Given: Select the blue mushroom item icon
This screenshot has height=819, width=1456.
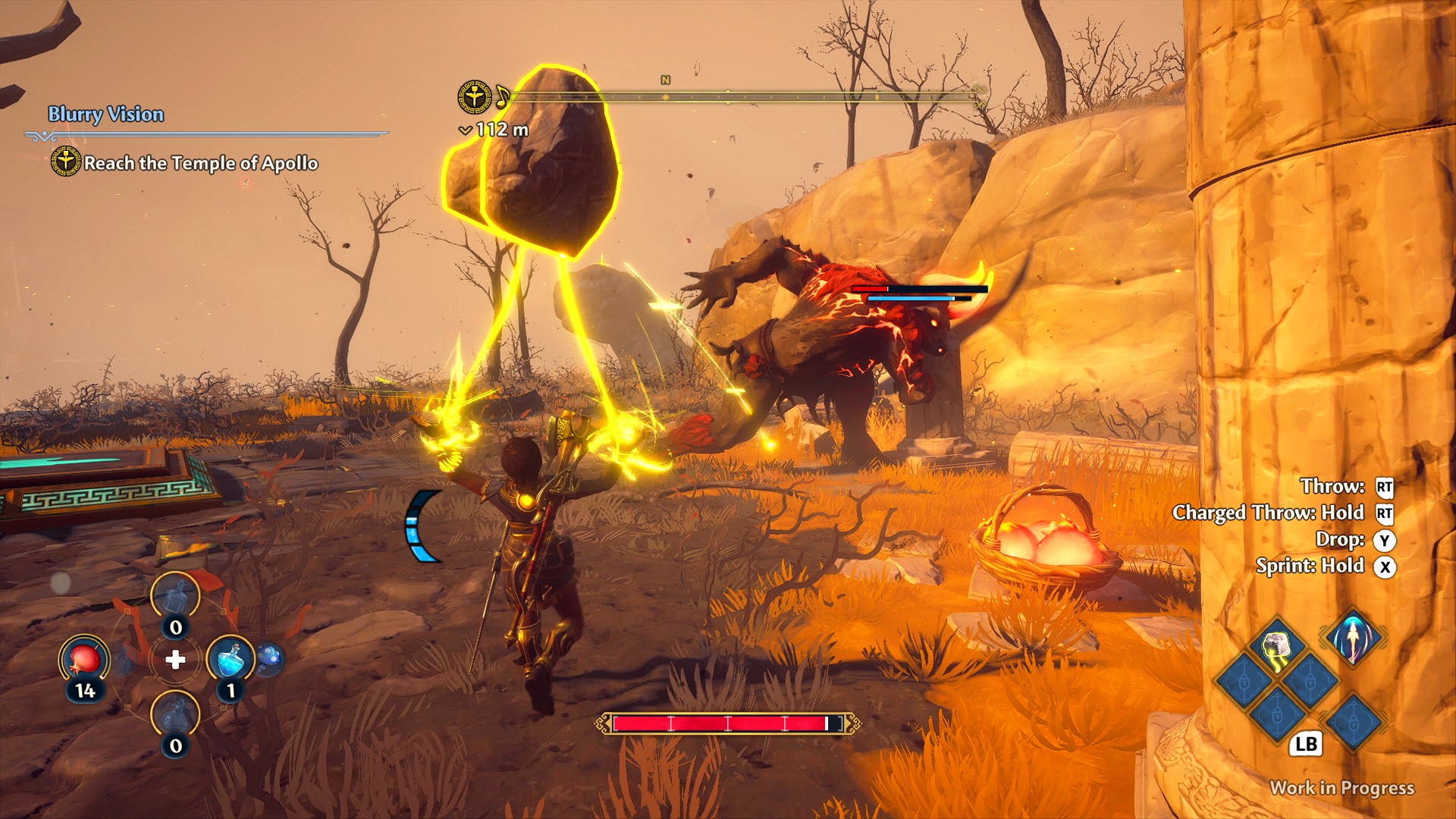Looking at the screenshot, I should pos(269,658).
